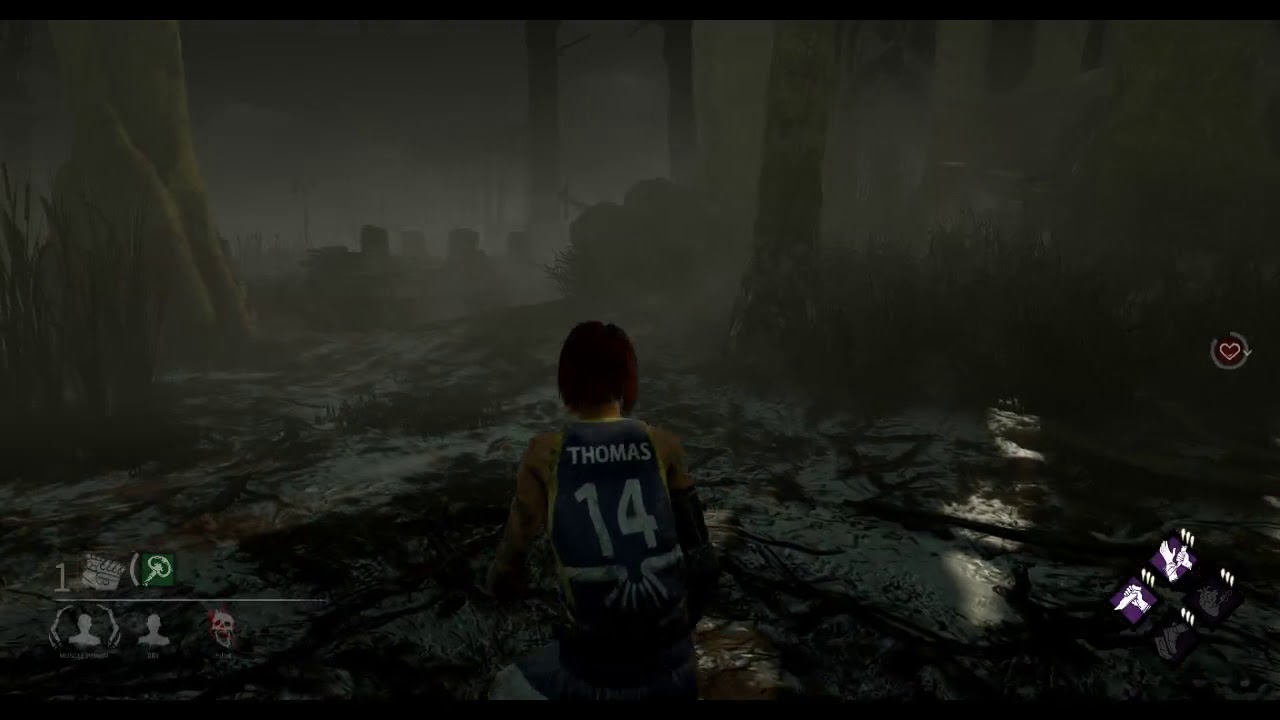Click the DRY survivor portrait icon
This screenshot has width=1280, height=720.
click(x=153, y=627)
